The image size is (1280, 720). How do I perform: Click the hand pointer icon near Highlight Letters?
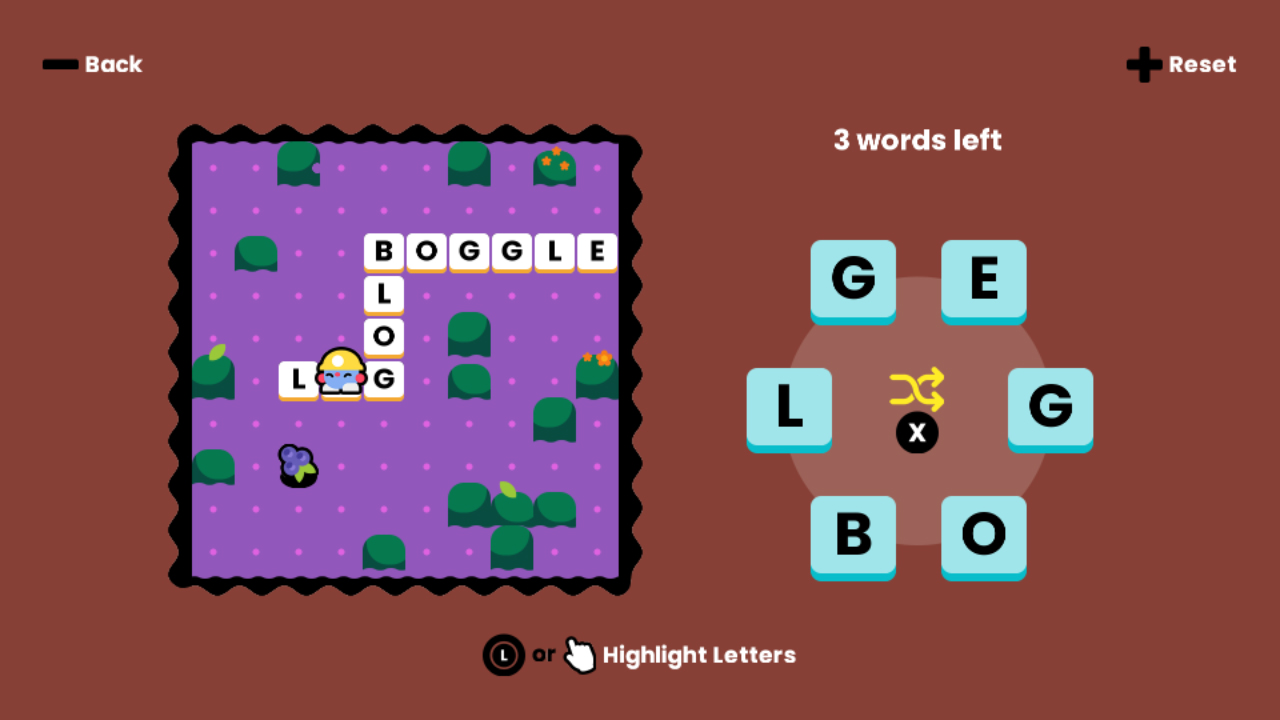point(580,655)
